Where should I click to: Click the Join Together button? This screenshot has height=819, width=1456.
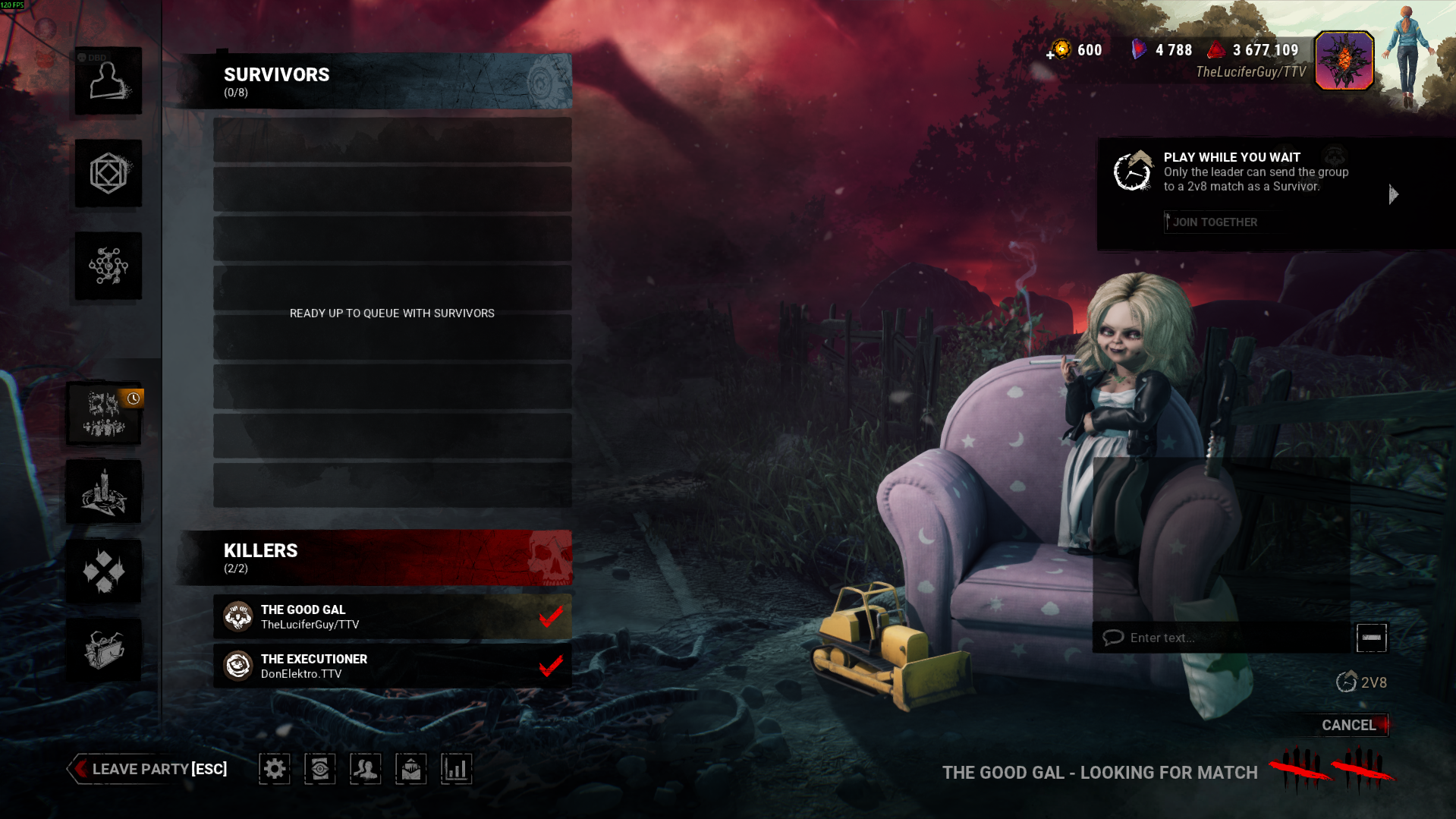[x=1214, y=222]
